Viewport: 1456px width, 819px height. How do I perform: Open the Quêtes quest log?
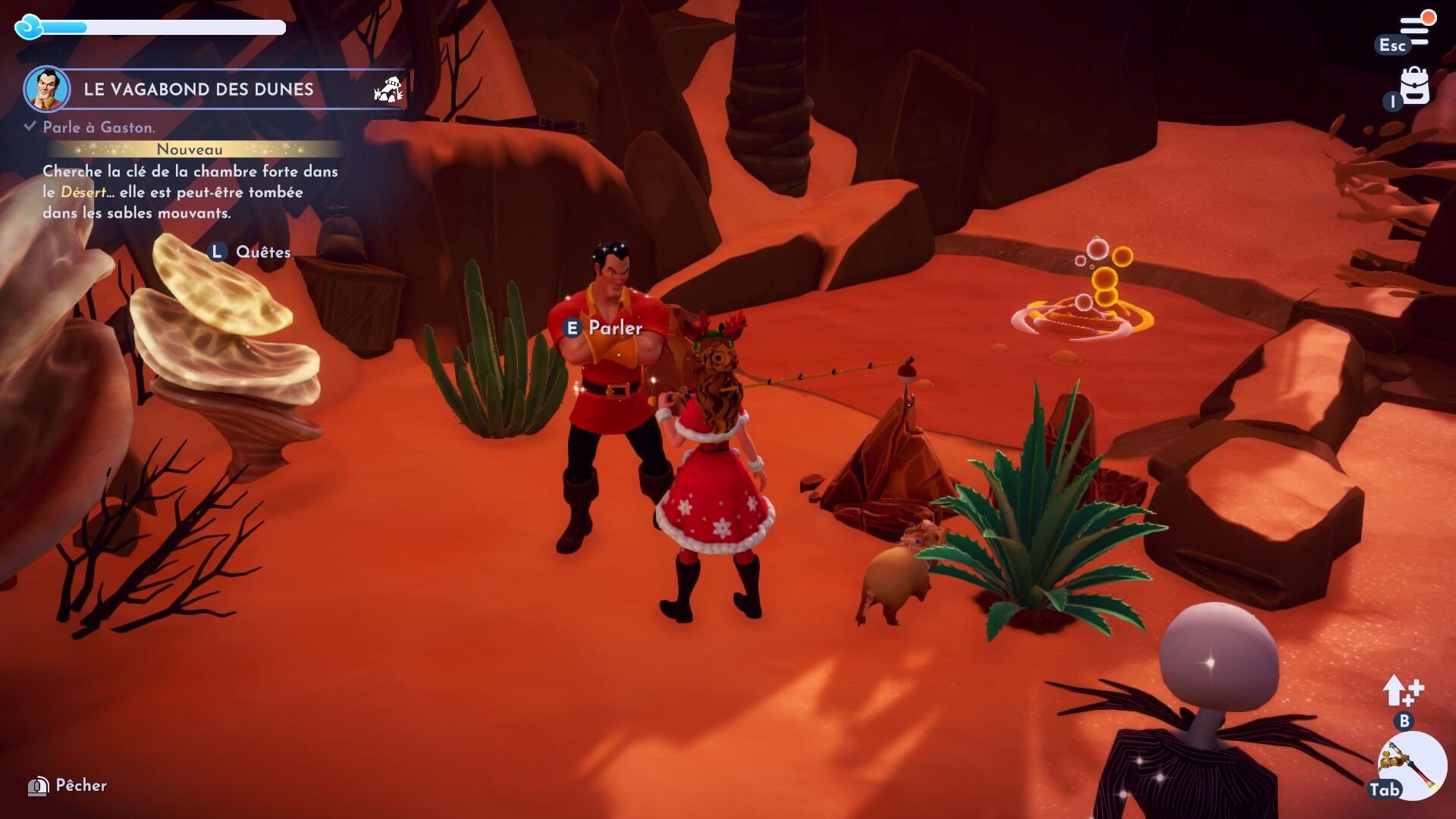click(262, 252)
